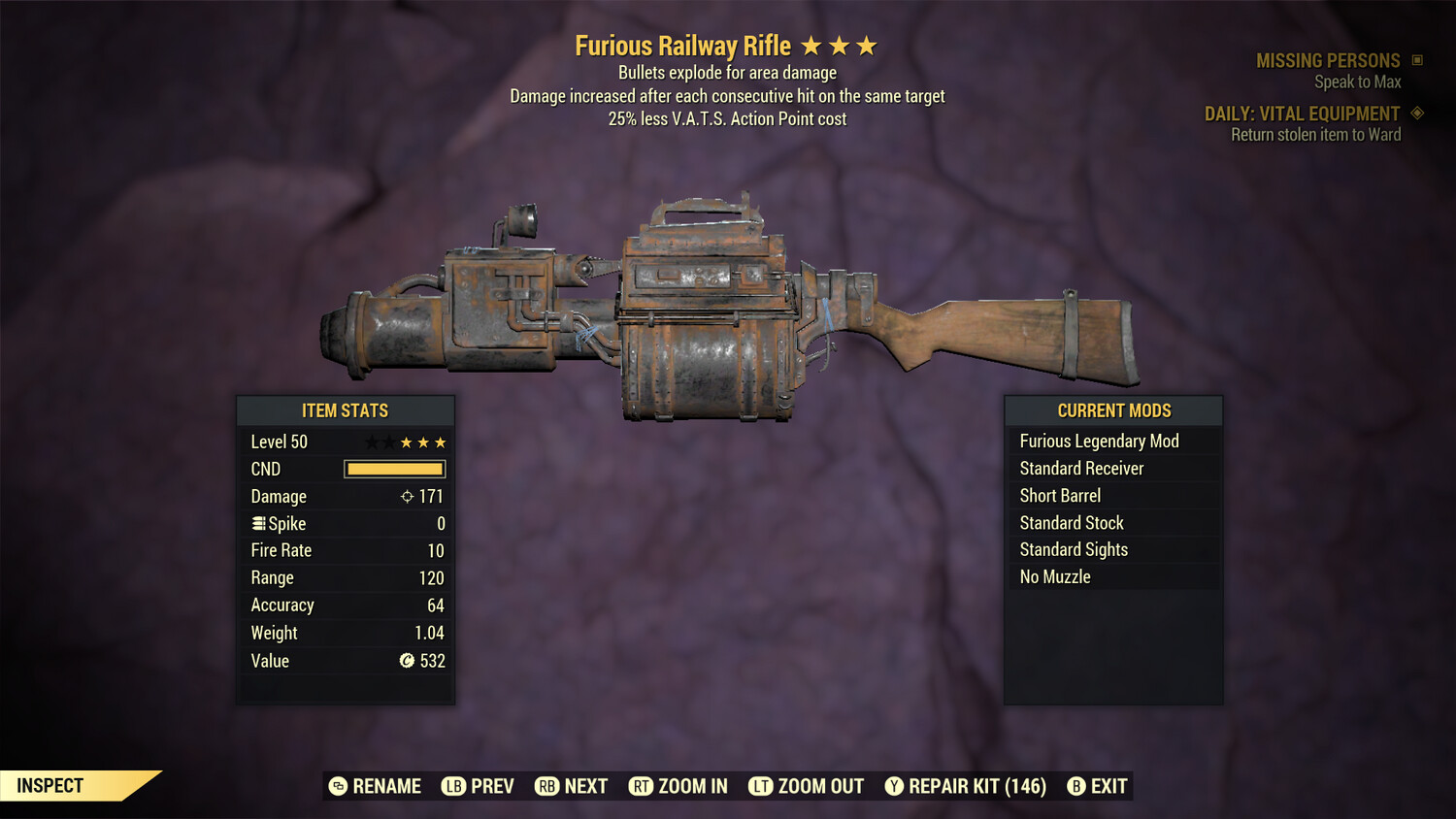This screenshot has width=1456, height=819.
Task: Click the RT Zoom In button icon
Action: (x=642, y=786)
